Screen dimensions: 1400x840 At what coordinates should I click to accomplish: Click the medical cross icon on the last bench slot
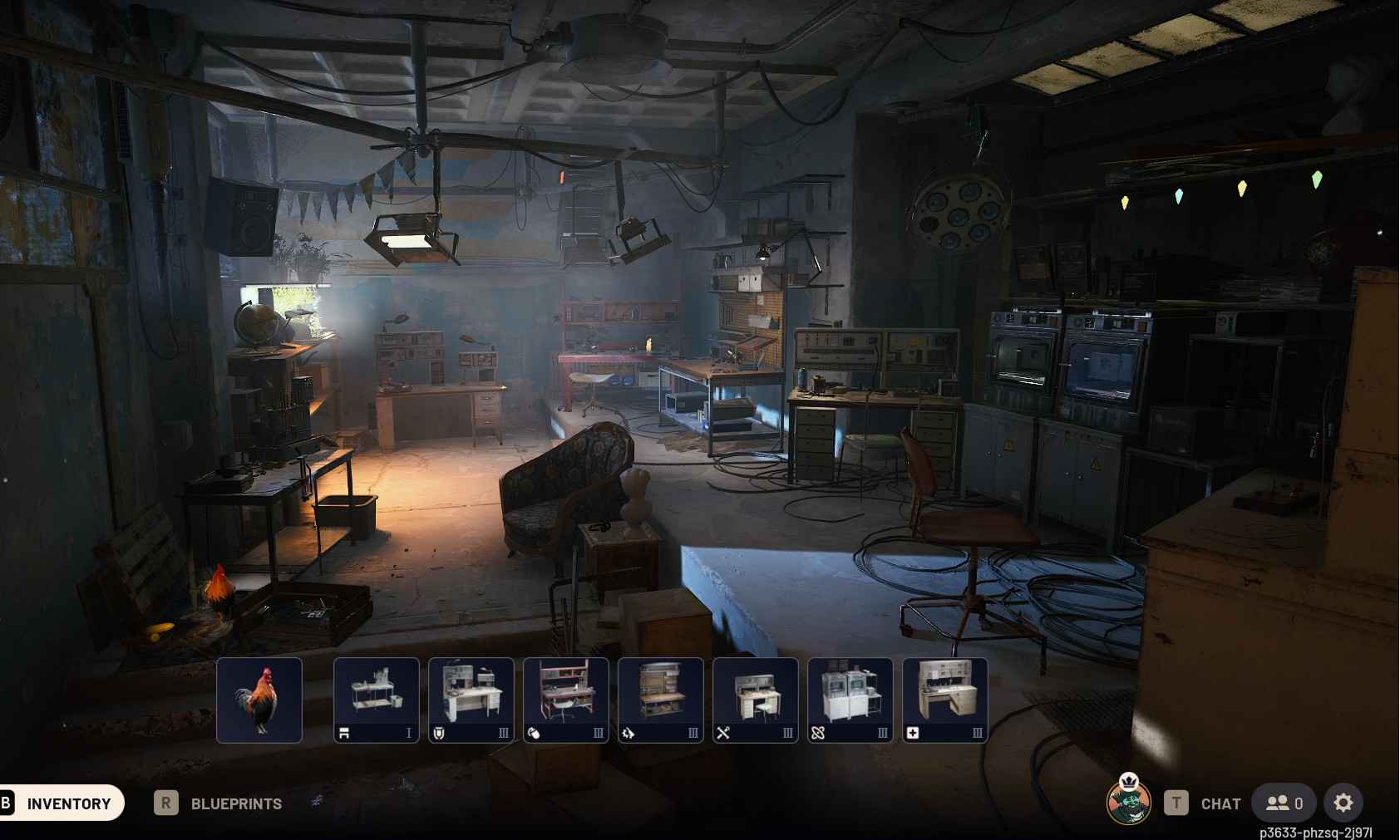click(912, 733)
